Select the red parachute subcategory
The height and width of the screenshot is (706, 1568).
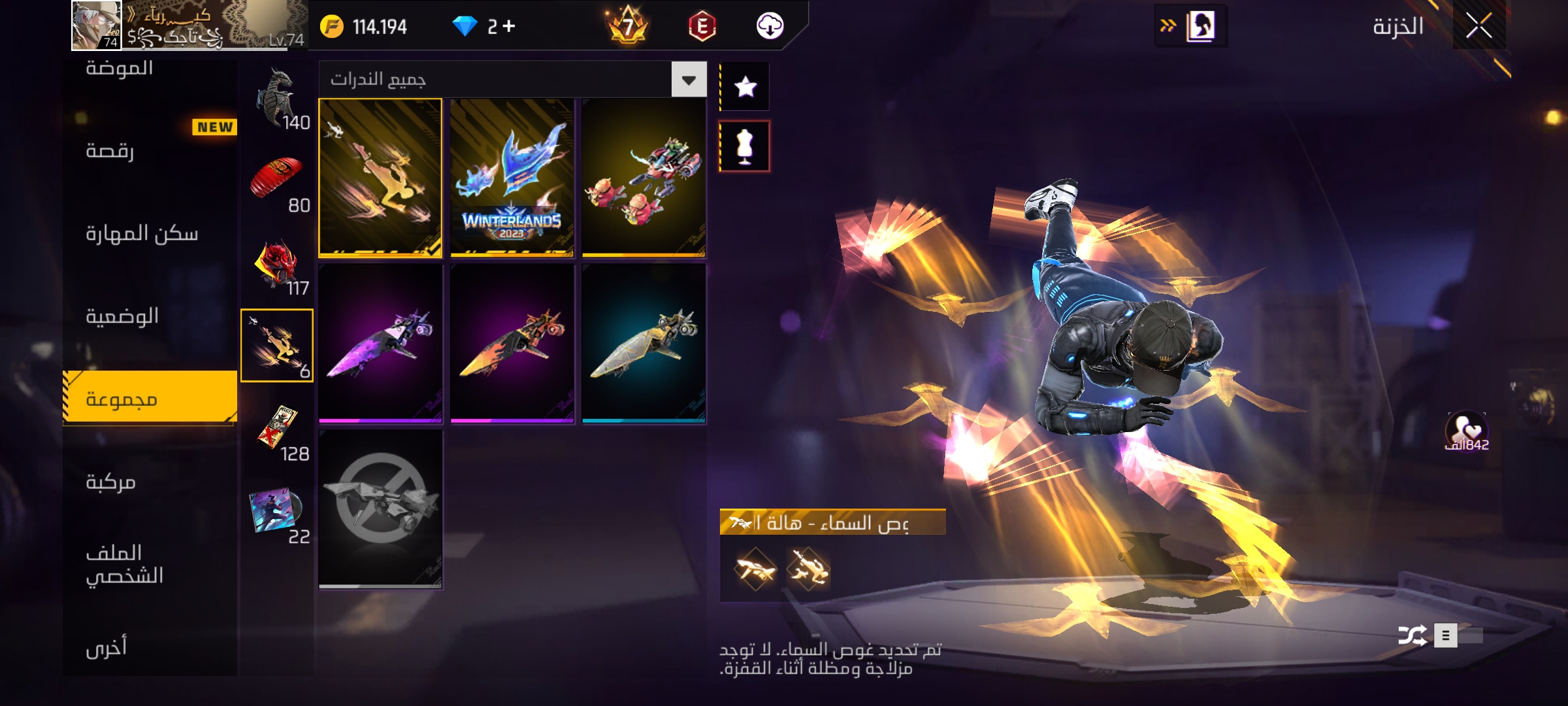tap(278, 180)
